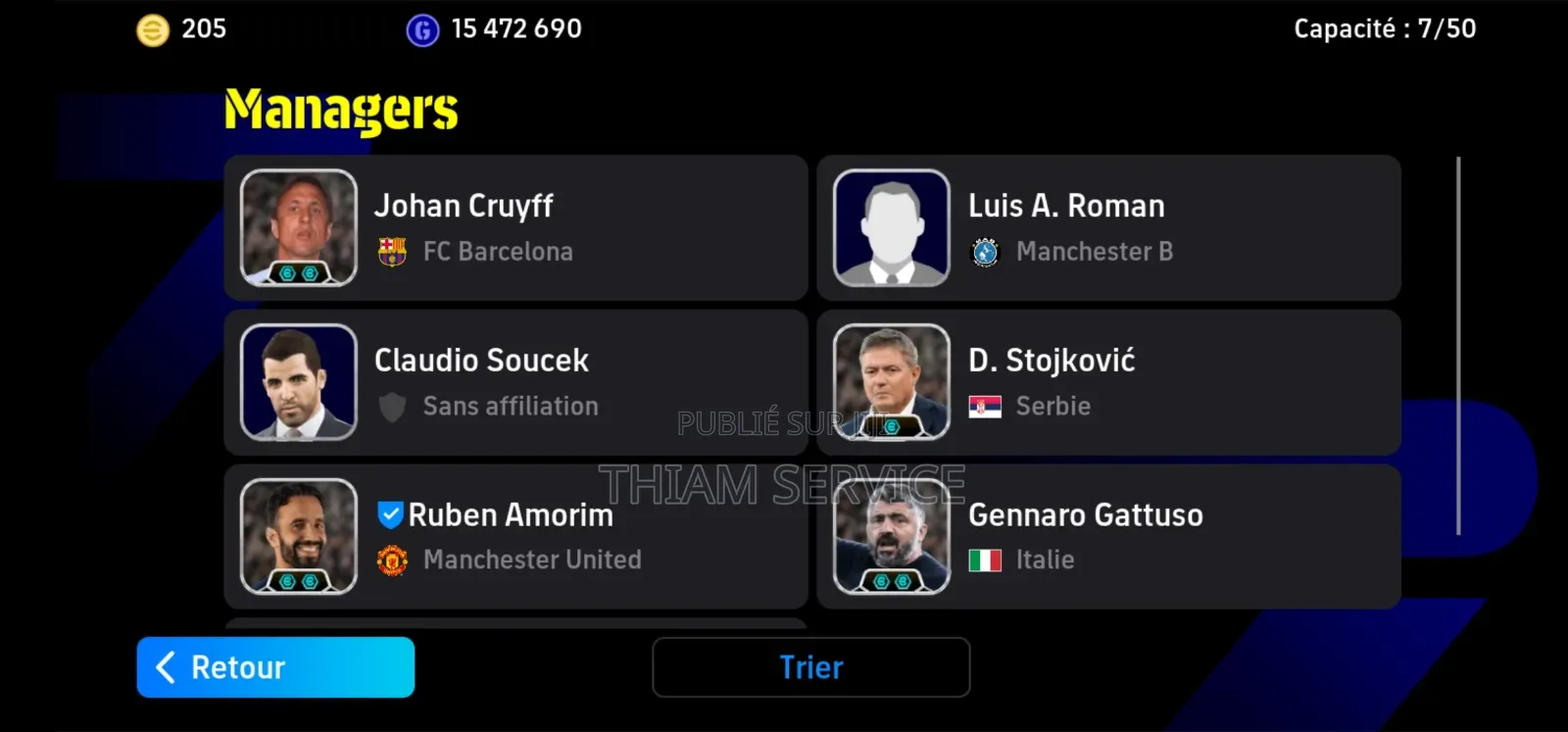Click the gold coins currency icon

(x=154, y=28)
